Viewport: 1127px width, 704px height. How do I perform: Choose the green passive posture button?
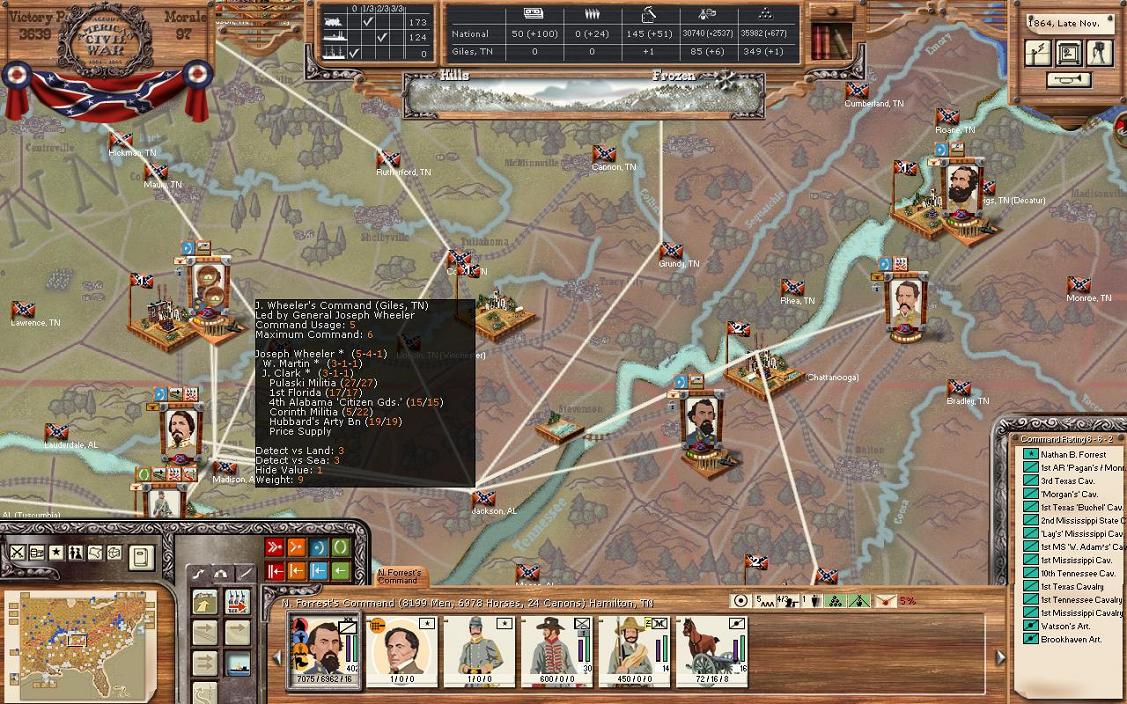click(341, 547)
